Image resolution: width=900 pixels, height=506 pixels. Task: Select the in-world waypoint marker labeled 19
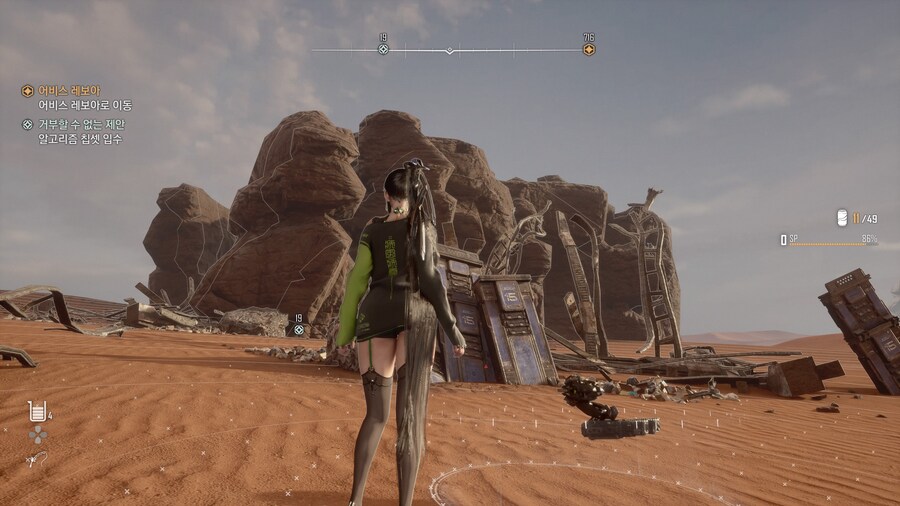pyautogui.click(x=297, y=329)
